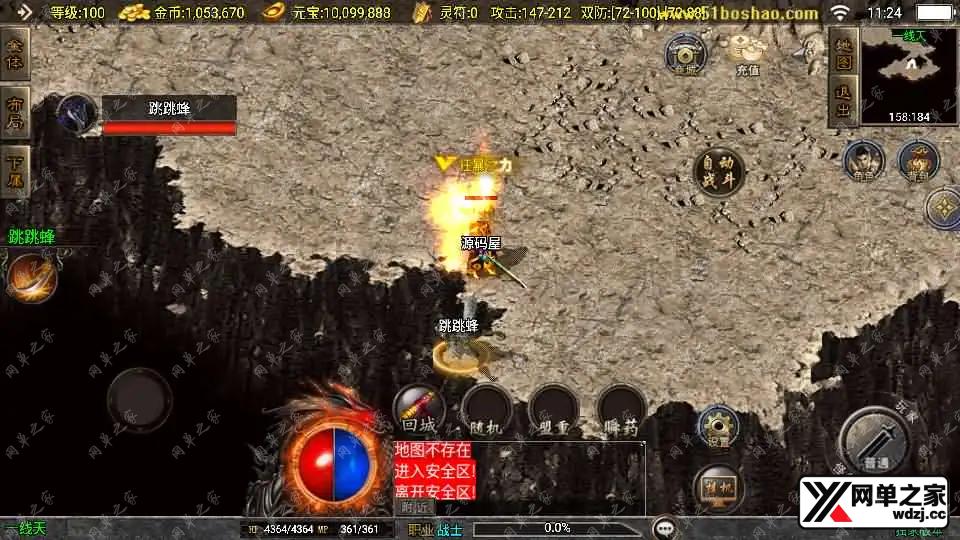Open the 设置 gear settings icon
This screenshot has height=540, width=960.
717,427
